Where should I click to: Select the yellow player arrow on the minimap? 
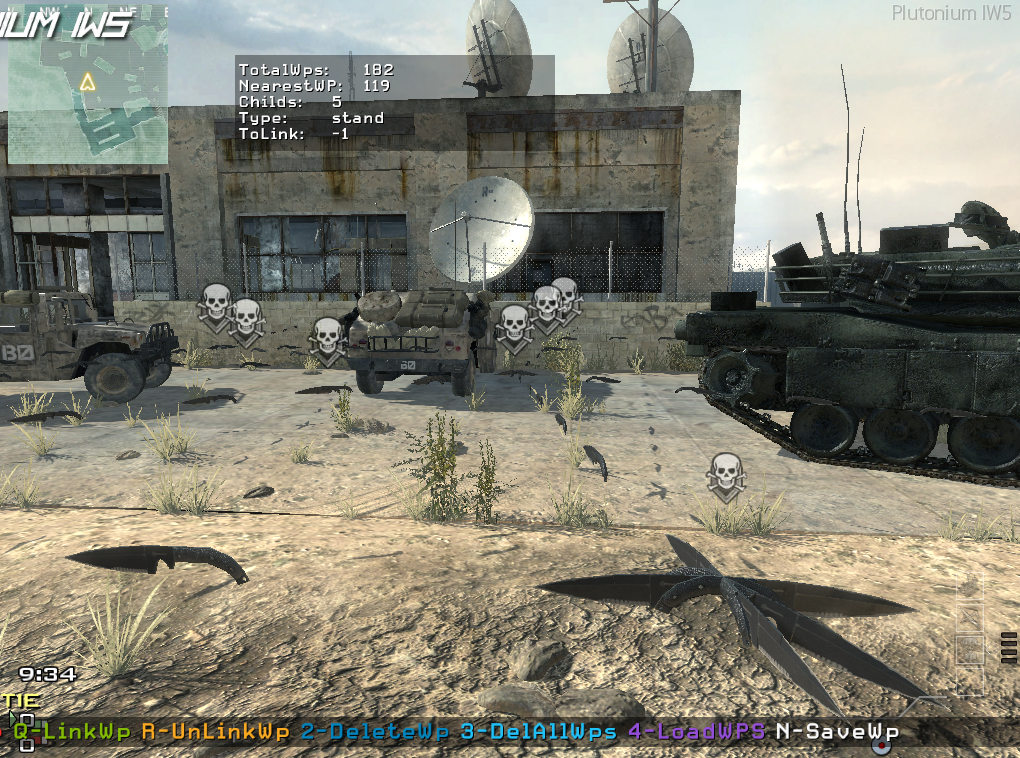[88, 82]
